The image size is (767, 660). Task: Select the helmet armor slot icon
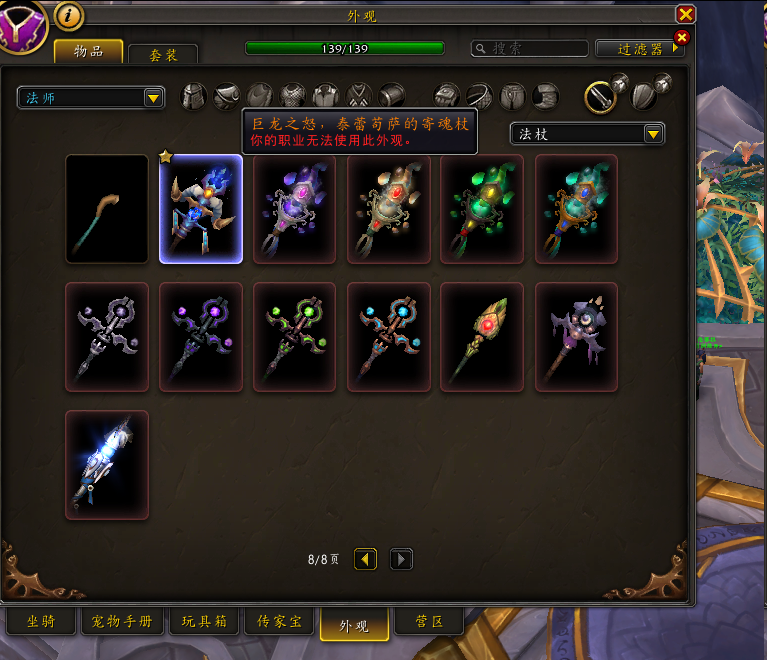[194, 96]
